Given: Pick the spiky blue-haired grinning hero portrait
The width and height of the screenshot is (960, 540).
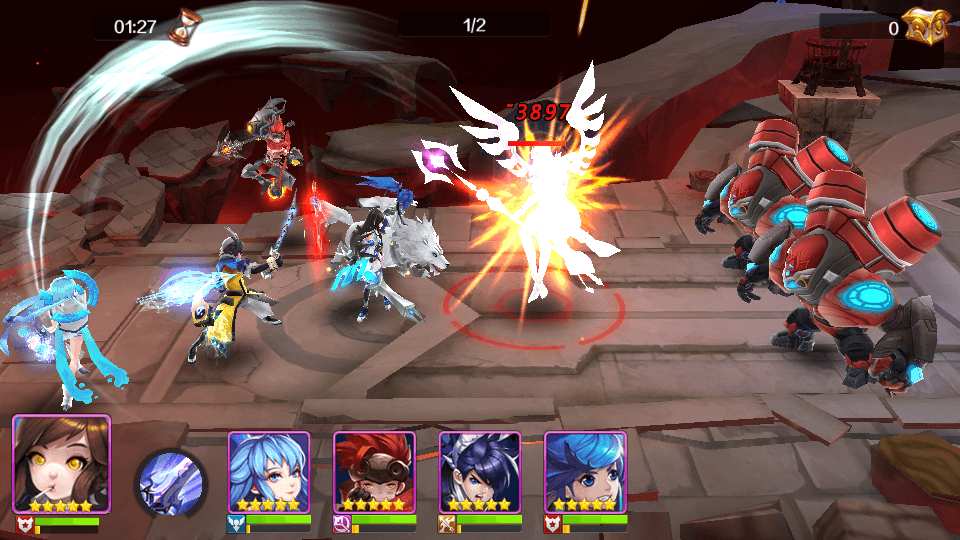Looking at the screenshot, I should (585, 472).
